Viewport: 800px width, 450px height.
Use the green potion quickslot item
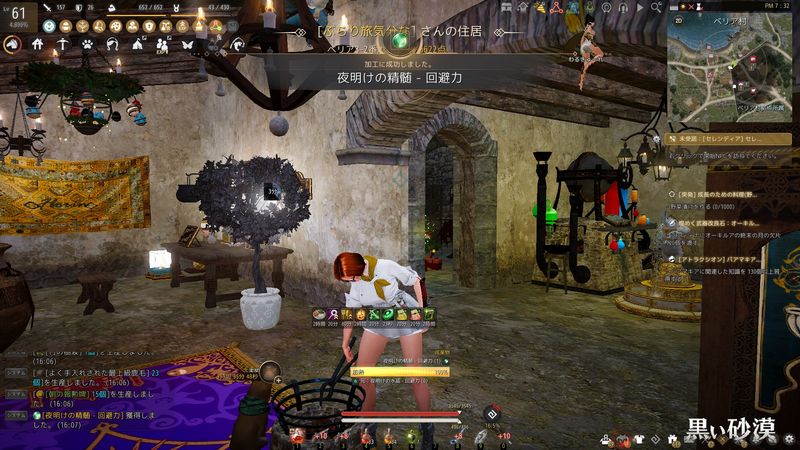pos(410,436)
